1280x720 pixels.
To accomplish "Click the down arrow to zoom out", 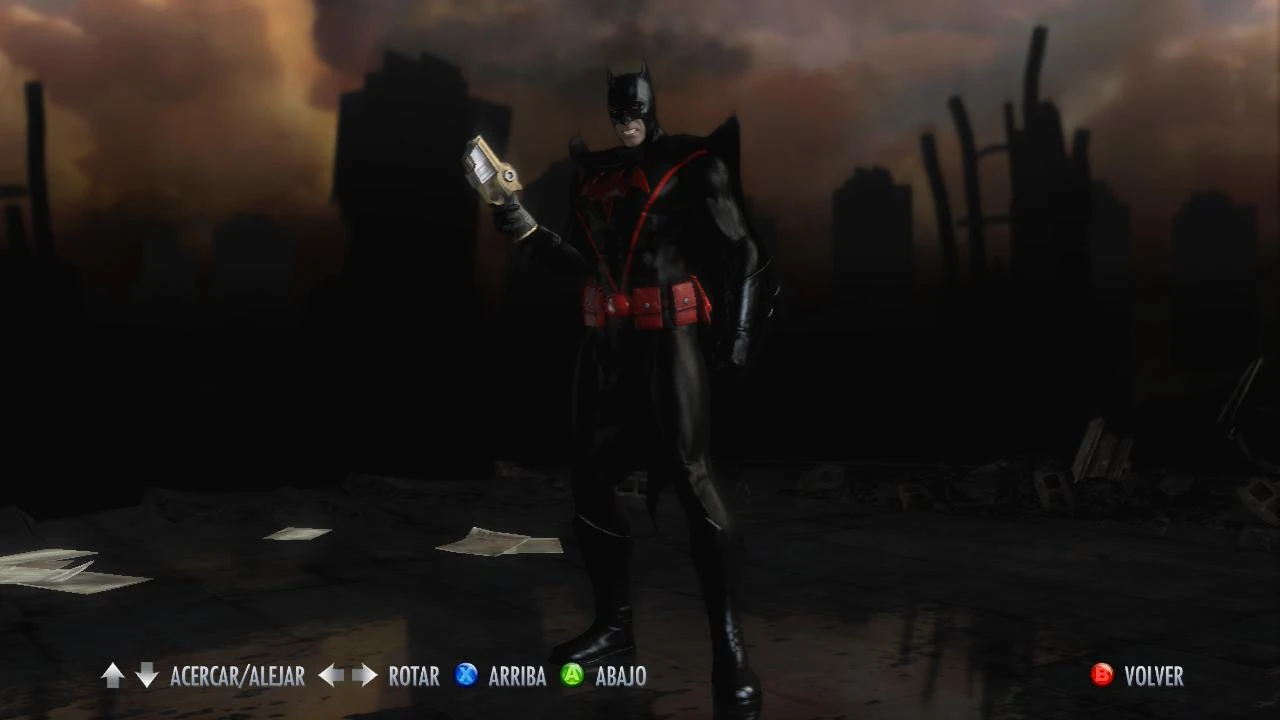I will point(145,676).
